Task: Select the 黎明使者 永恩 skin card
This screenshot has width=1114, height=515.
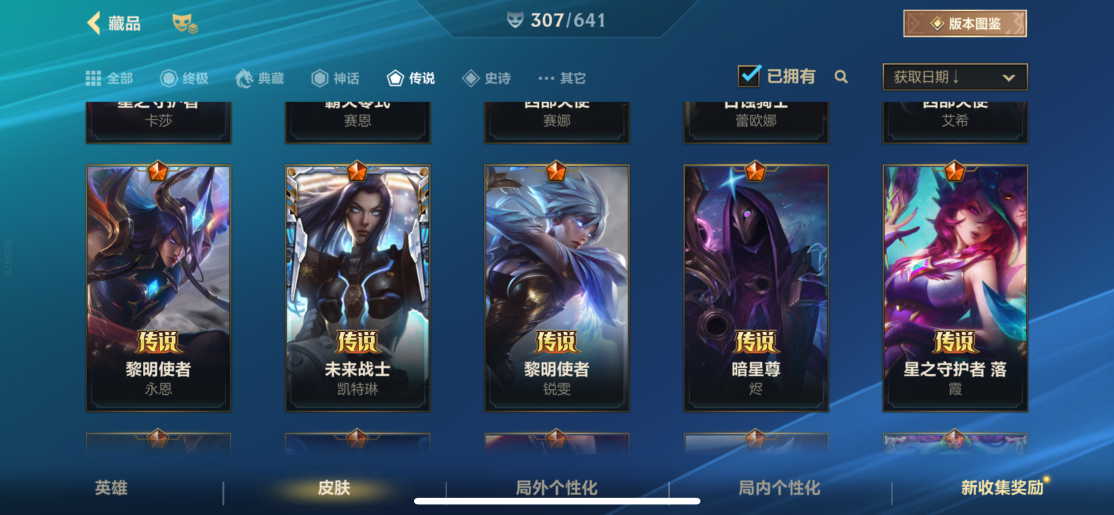Action: tap(158, 287)
